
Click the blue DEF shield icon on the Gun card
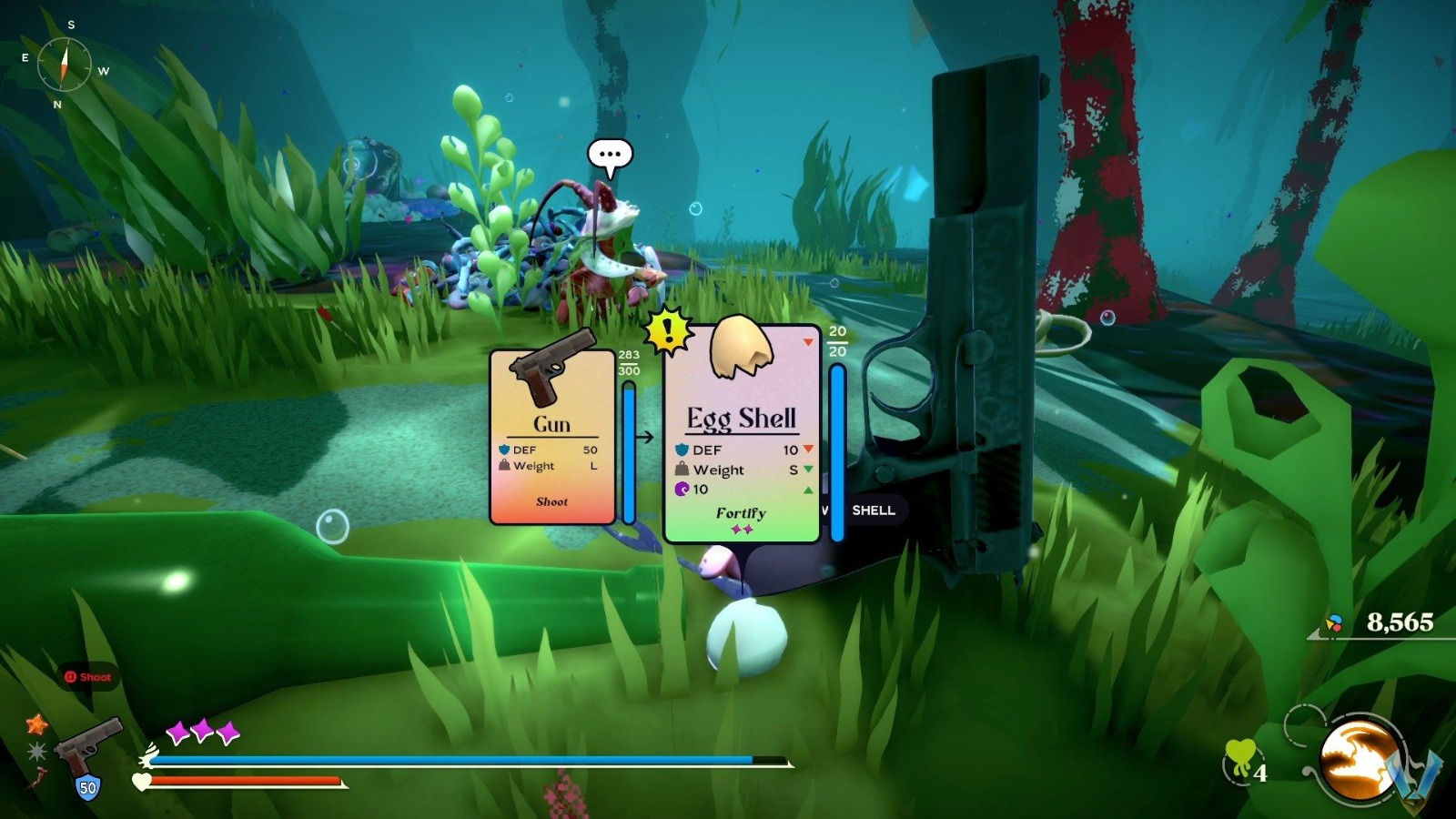point(506,450)
